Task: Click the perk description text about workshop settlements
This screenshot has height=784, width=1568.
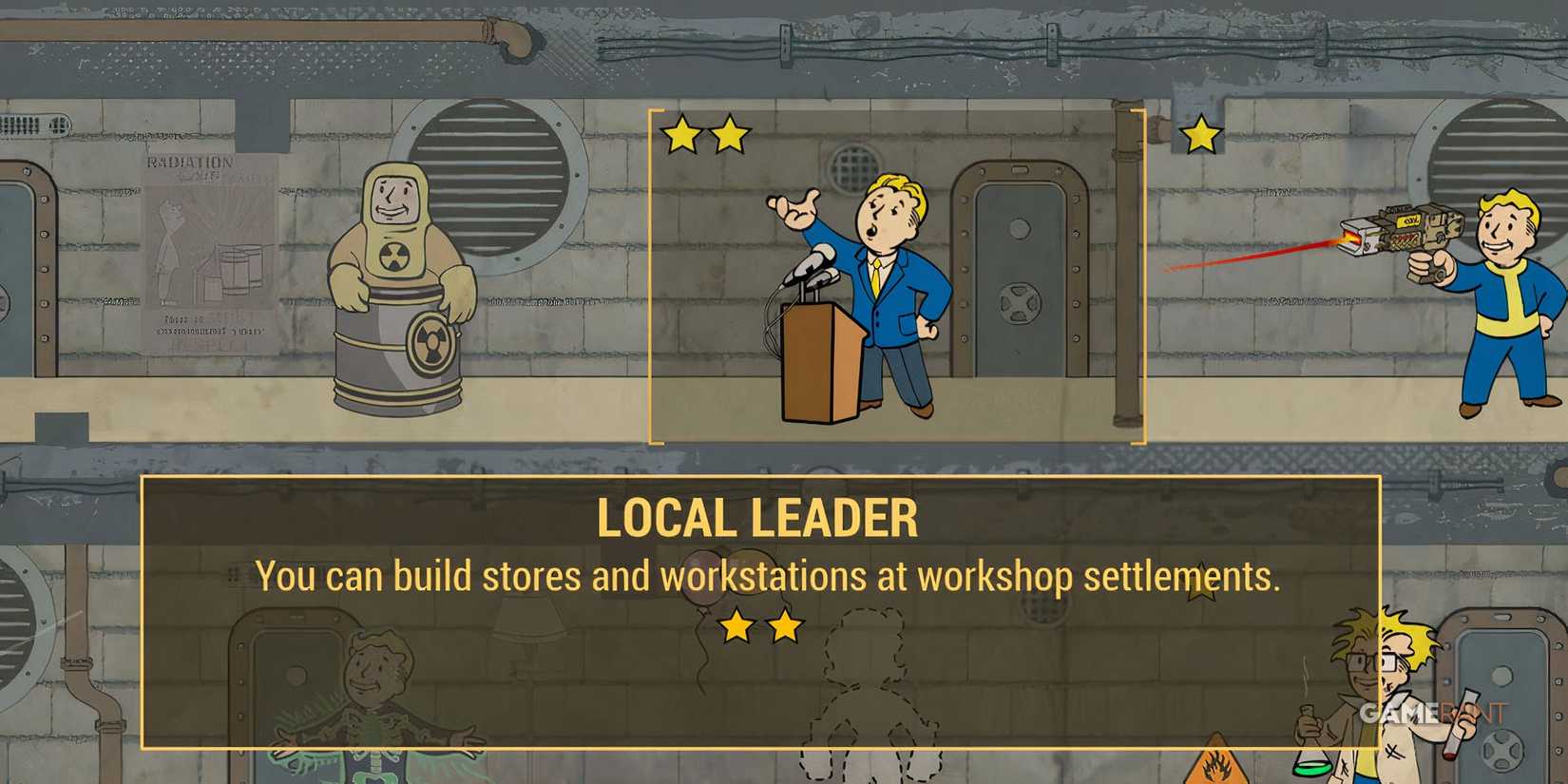Action: point(768,575)
